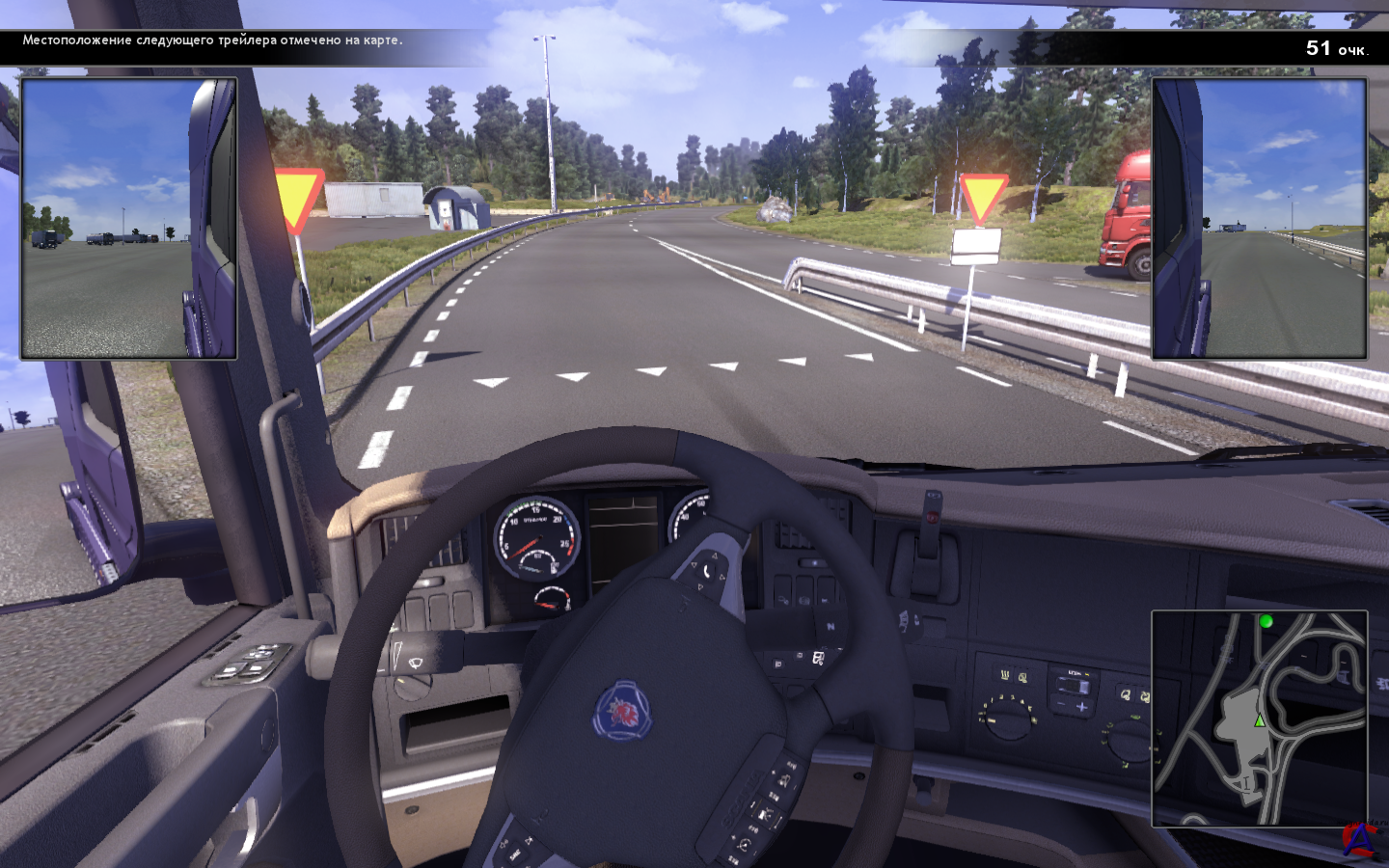Select the green trailer marker on minimap
1389x868 pixels.
(x=1266, y=622)
